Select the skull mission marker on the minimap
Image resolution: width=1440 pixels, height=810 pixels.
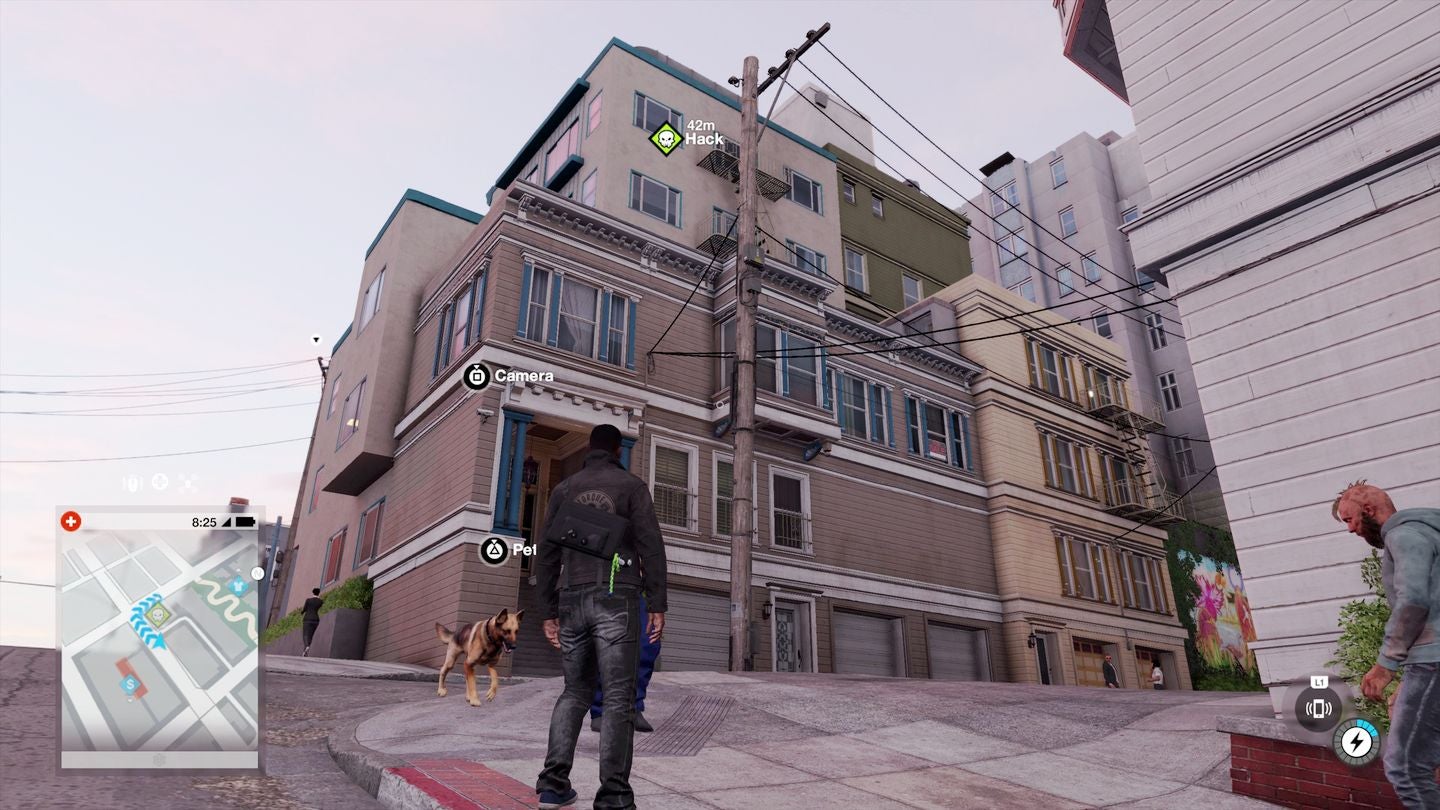[157, 614]
